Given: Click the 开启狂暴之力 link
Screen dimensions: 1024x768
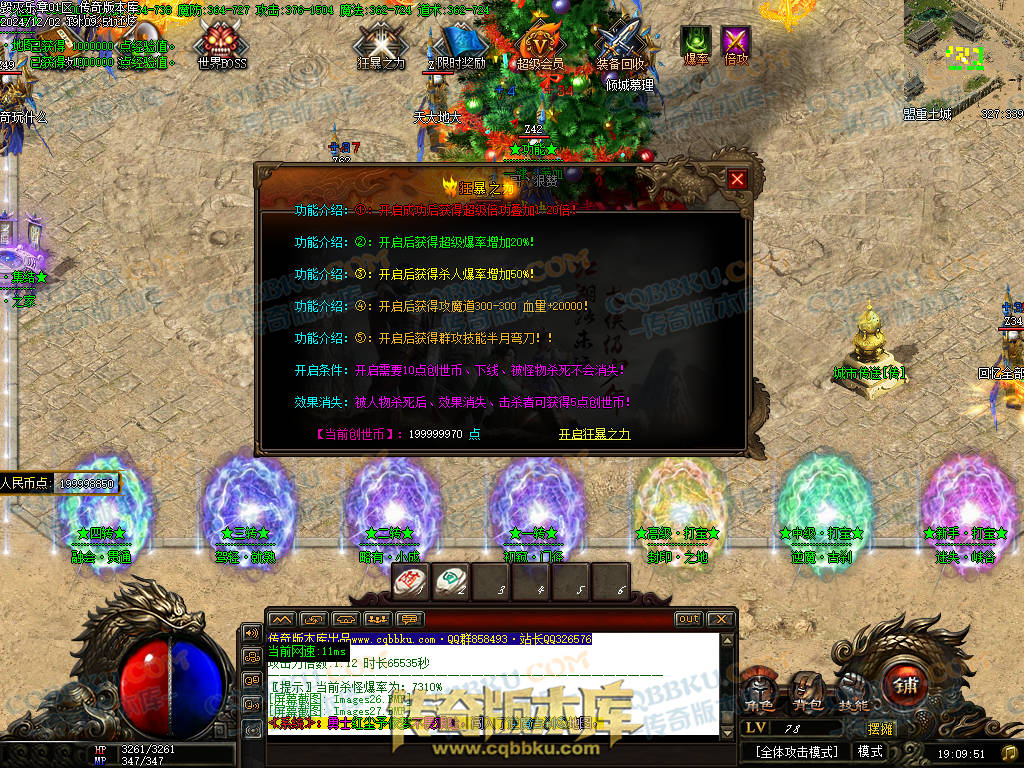Looking at the screenshot, I should click(x=594, y=434).
